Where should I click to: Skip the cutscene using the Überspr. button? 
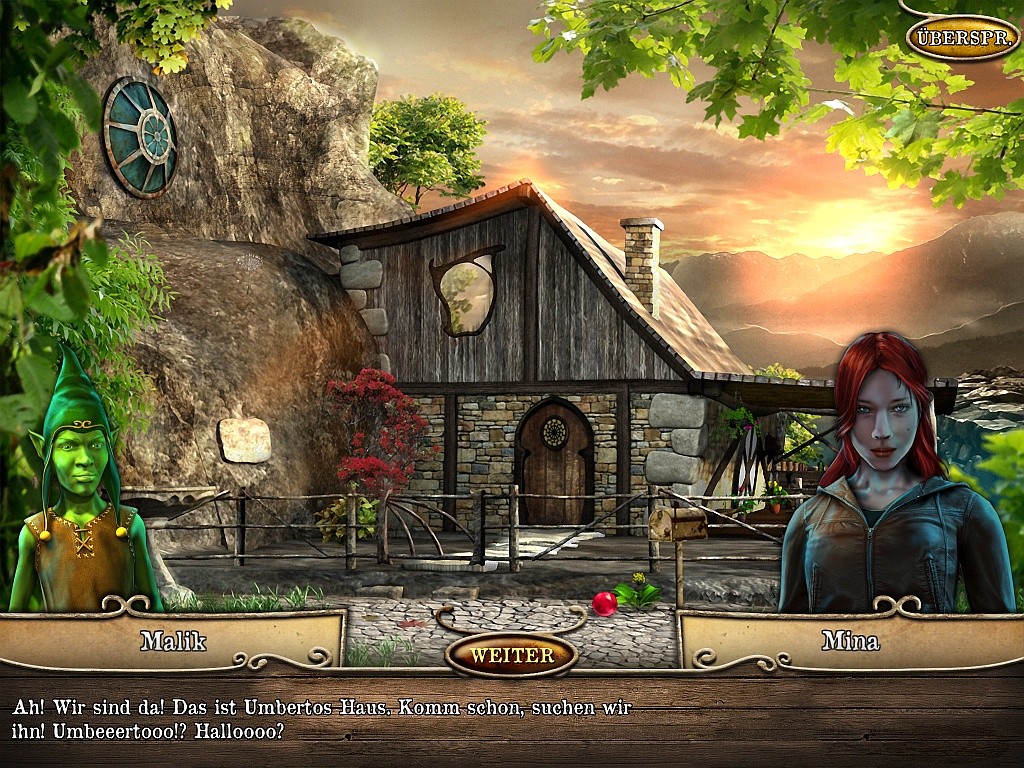pos(962,37)
